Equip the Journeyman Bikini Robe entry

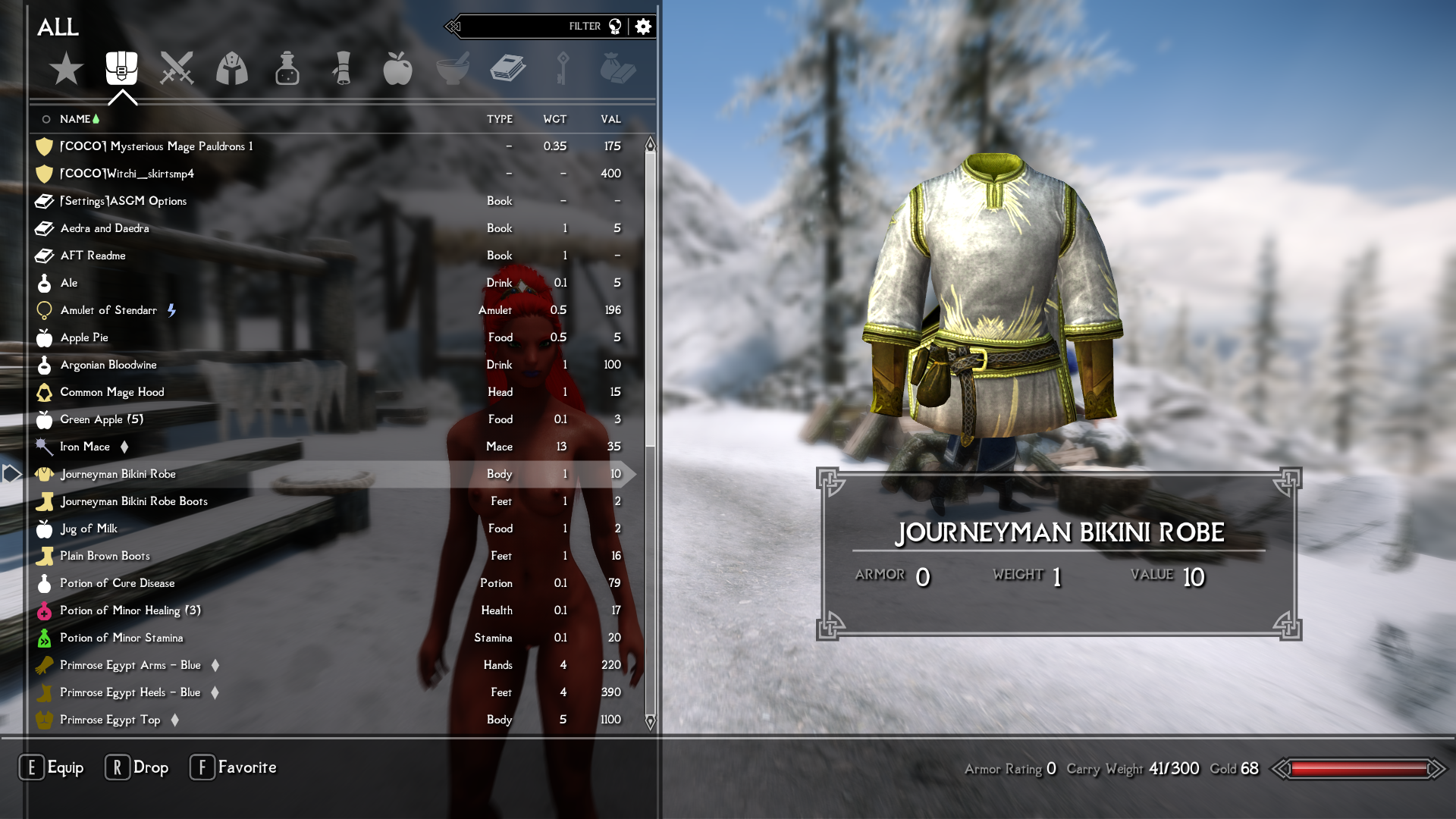click(x=119, y=474)
